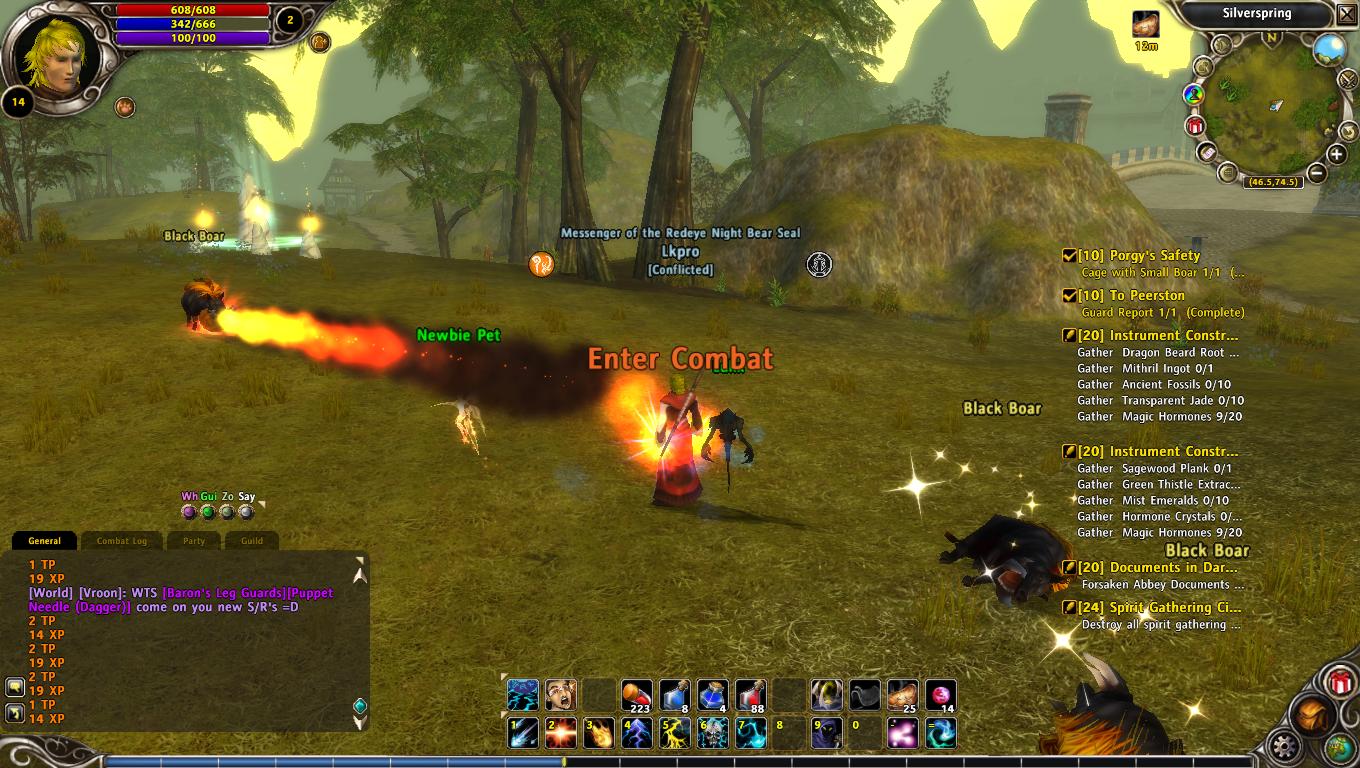This screenshot has width=1360, height=768.
Task: Open the Party chat tab
Action: [x=194, y=541]
